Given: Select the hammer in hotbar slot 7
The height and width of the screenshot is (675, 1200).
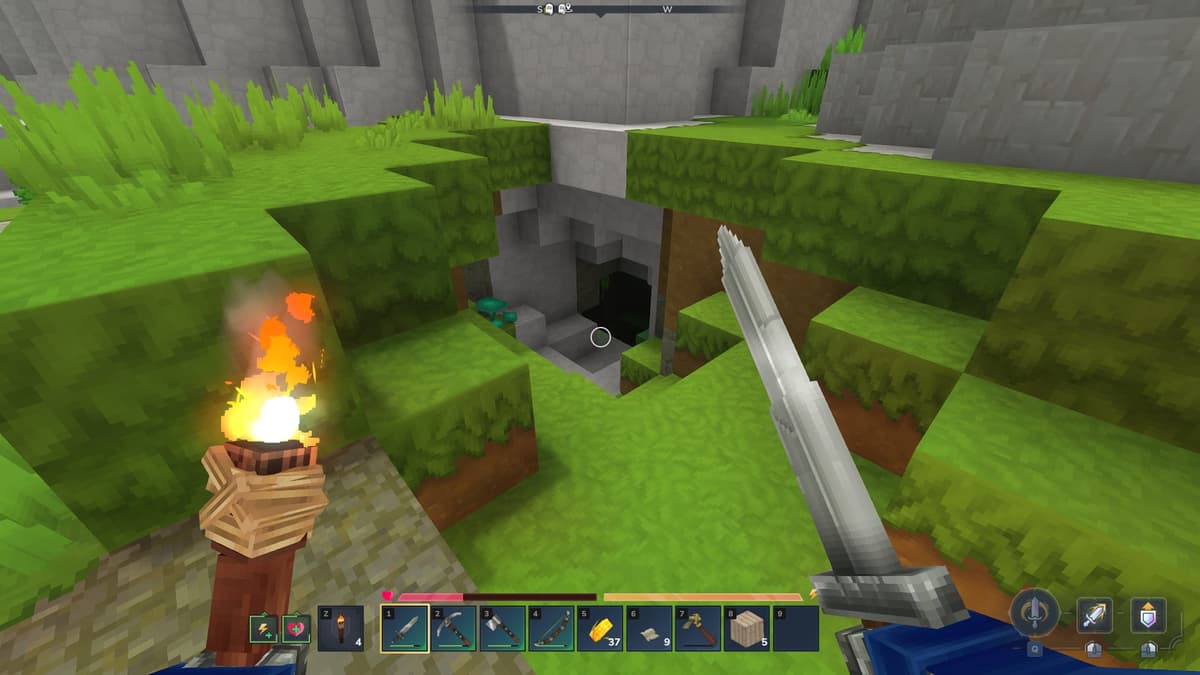Looking at the screenshot, I should click(697, 629).
